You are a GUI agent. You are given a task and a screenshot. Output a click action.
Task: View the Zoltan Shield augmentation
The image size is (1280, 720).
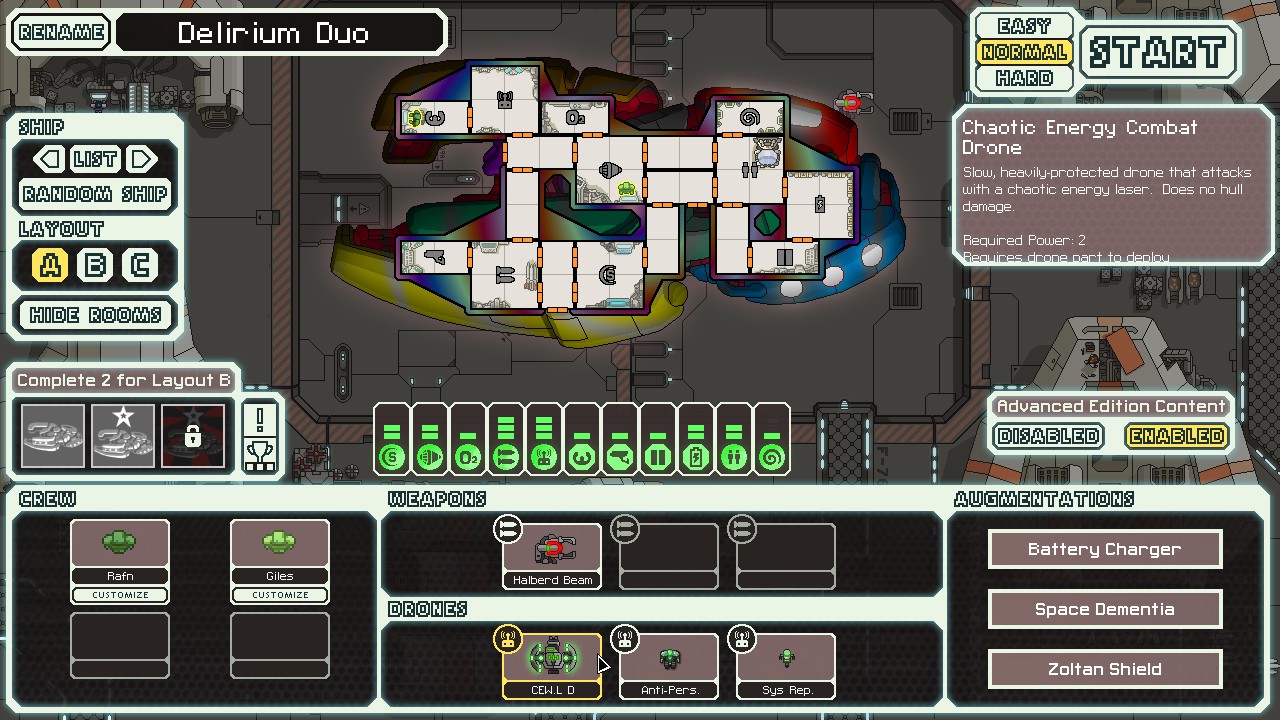coord(1104,669)
